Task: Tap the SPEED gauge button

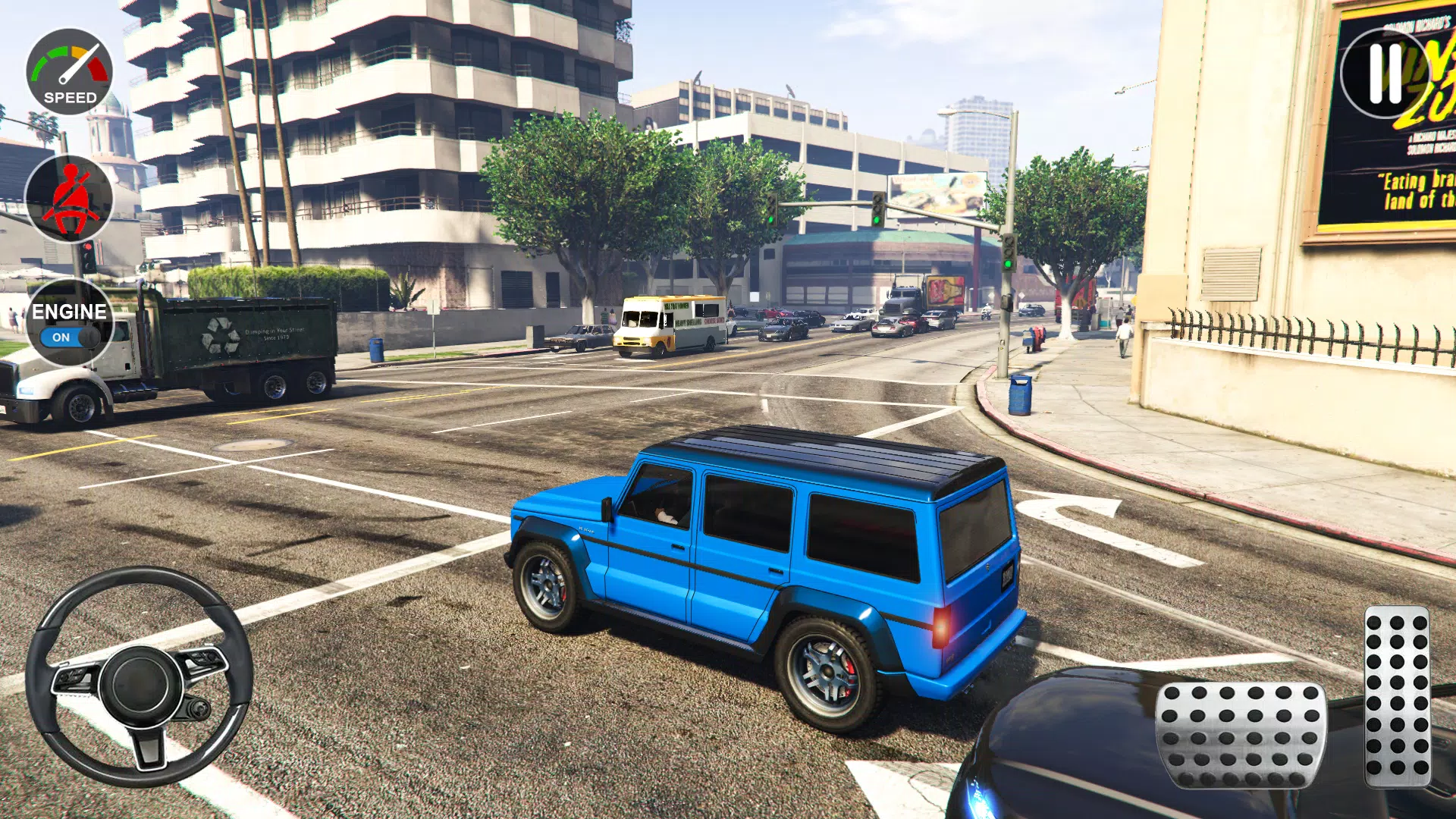Action: (x=70, y=72)
